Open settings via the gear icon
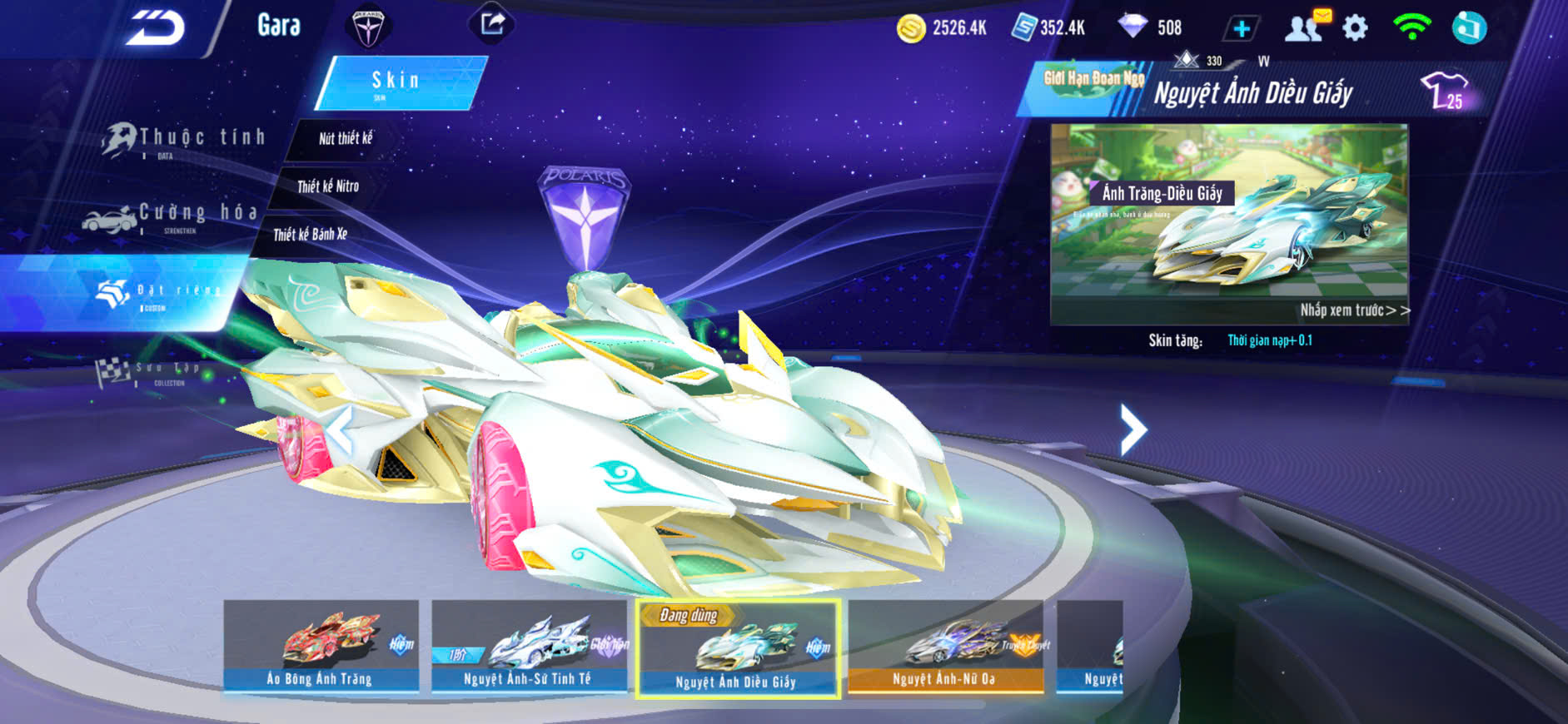1568x724 pixels. point(1355,28)
